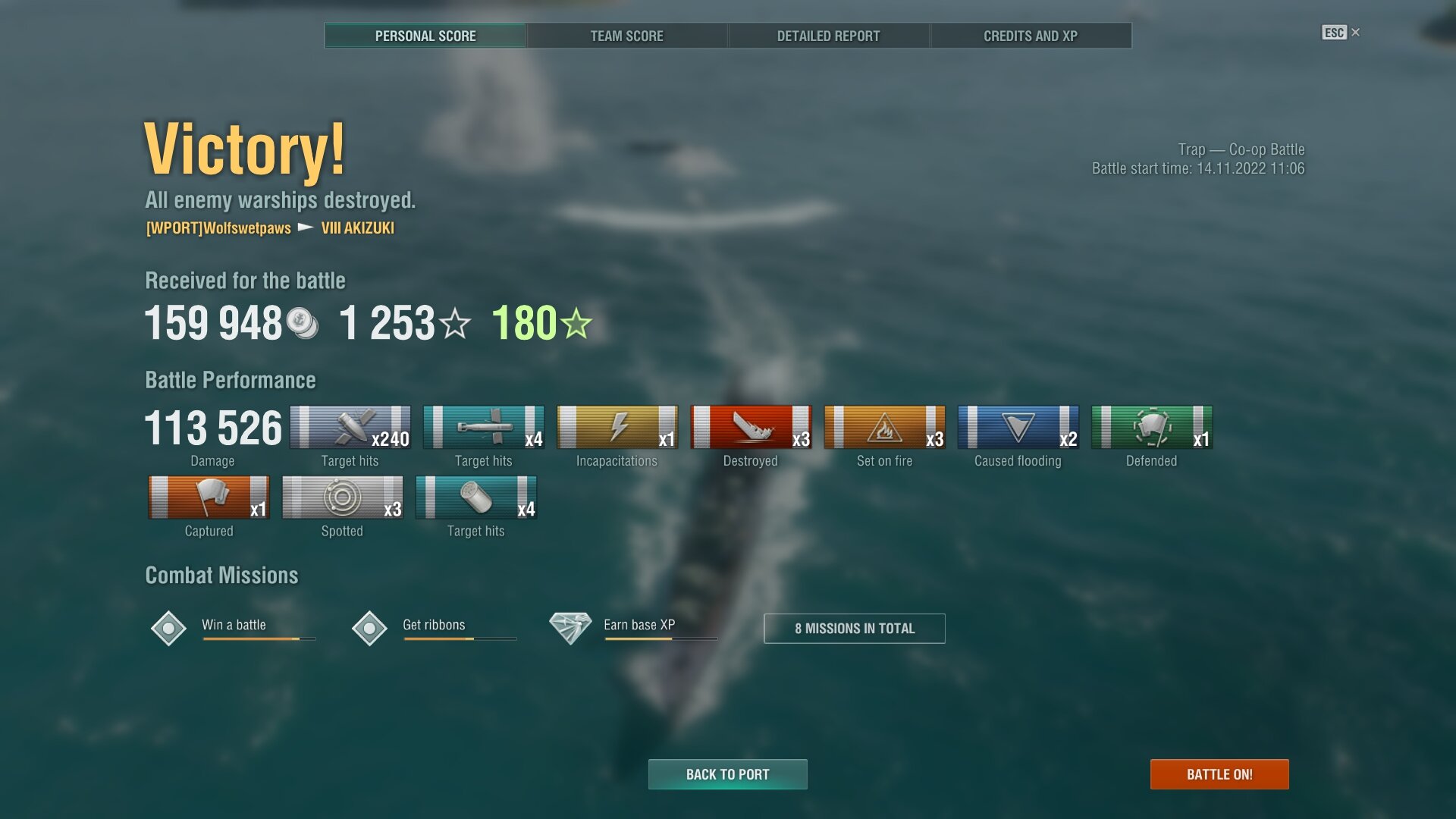Select the x240 Target hits ribbon
Screen dimensions: 1456x819
pyautogui.click(x=350, y=428)
